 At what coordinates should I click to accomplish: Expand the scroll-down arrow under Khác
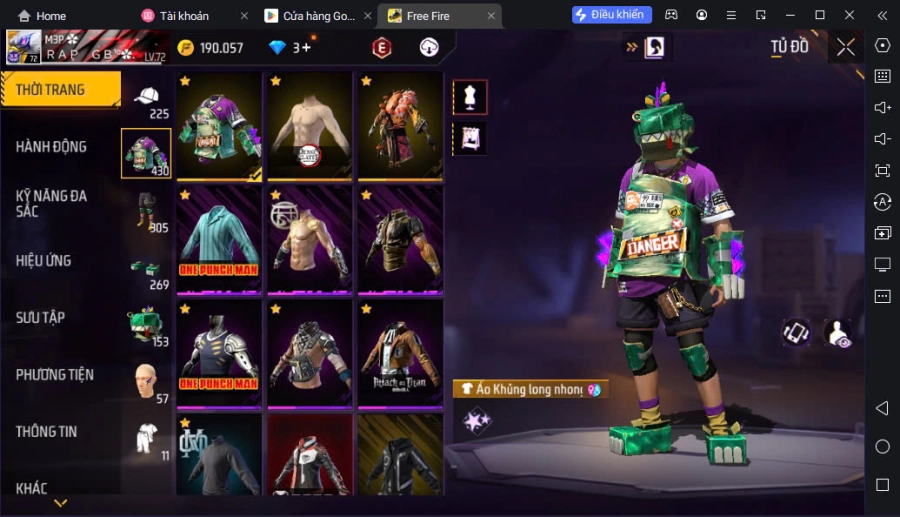pos(60,503)
